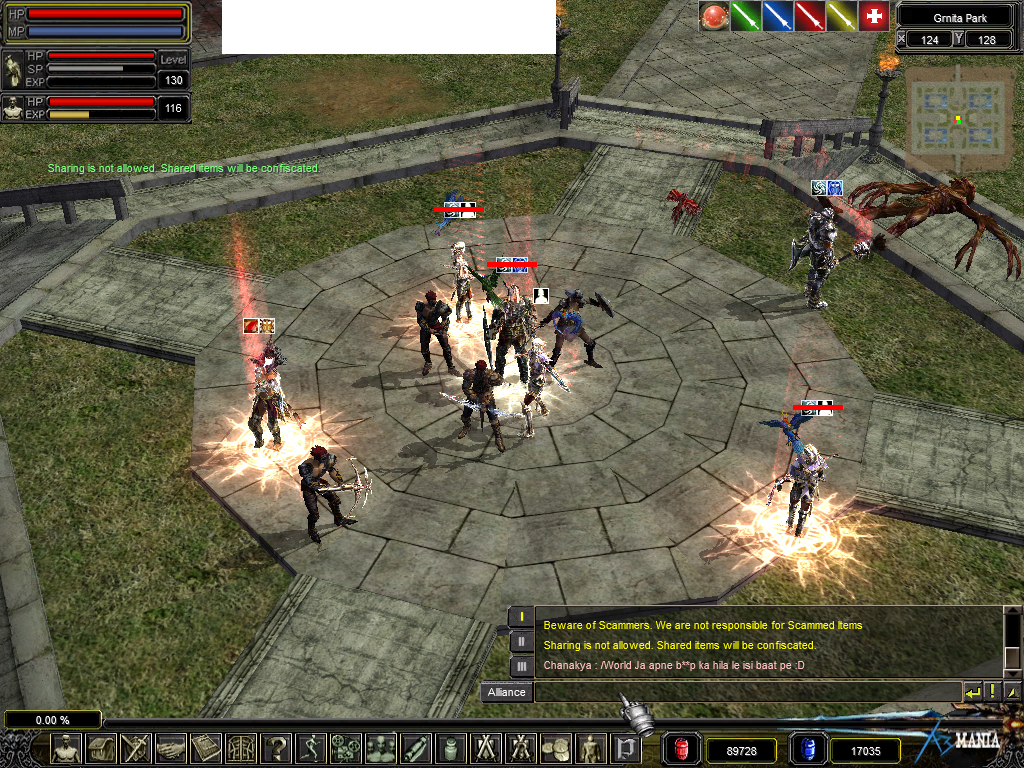1024x768 pixels.
Task: Open the Grnita Park minimap
Action: pyautogui.click(x=959, y=119)
